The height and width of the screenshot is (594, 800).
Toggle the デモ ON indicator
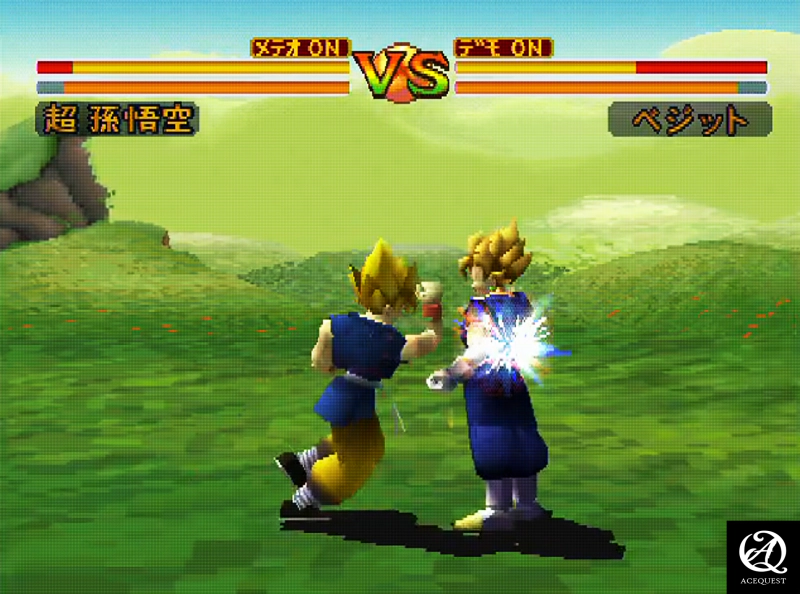click(x=503, y=48)
